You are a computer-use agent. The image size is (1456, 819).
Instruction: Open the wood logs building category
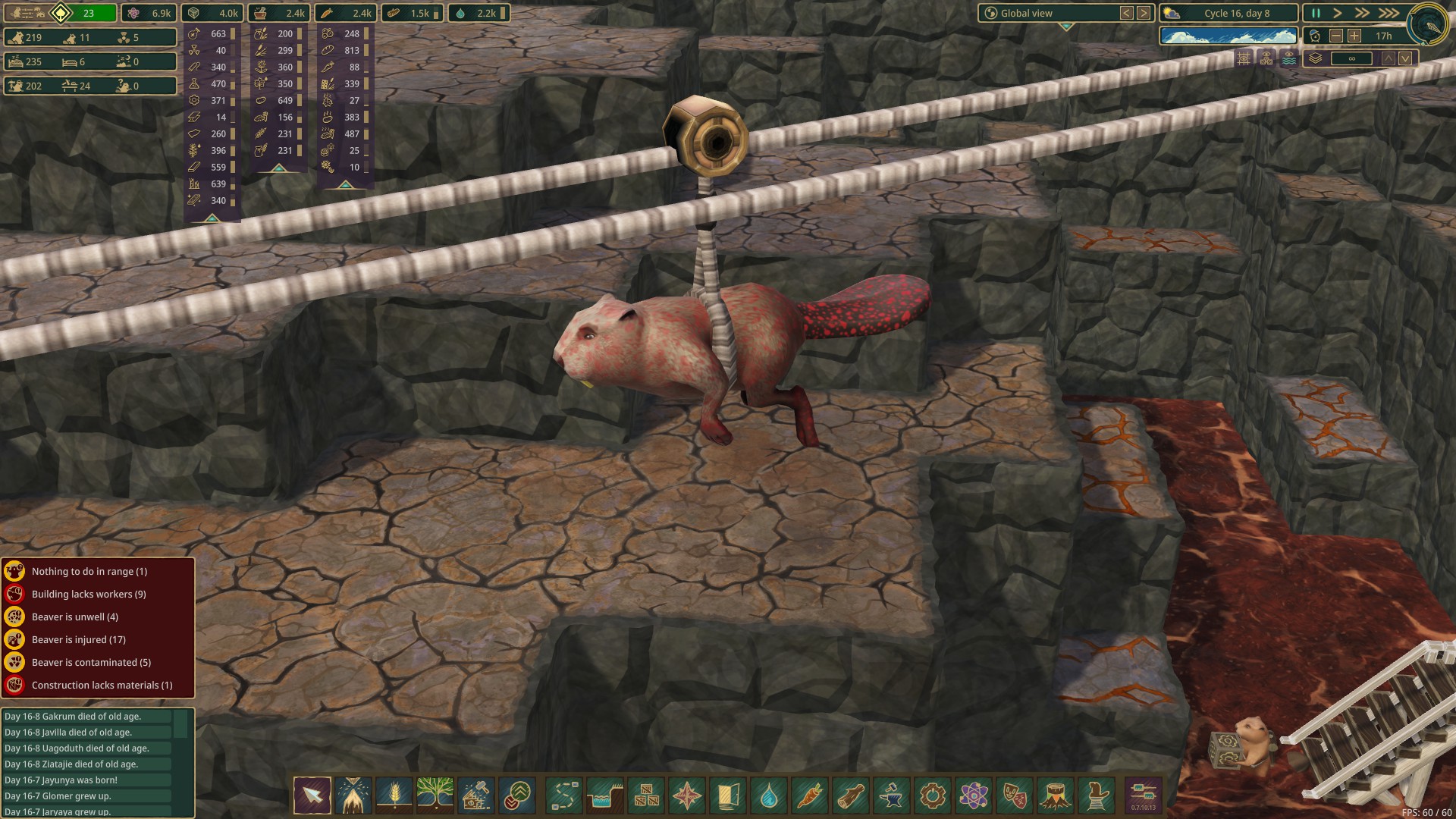(x=851, y=795)
